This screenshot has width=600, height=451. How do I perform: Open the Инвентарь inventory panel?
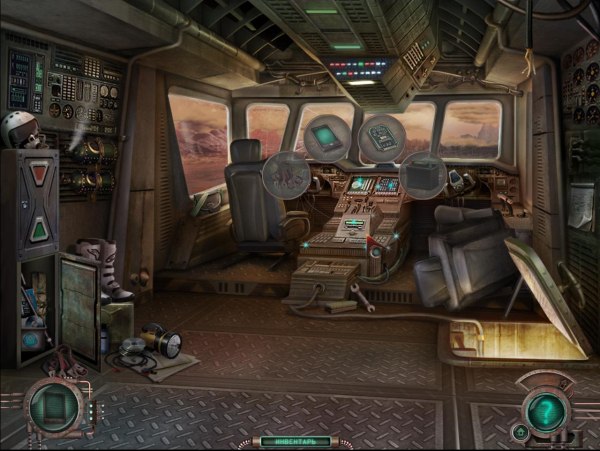pyautogui.click(x=294, y=440)
